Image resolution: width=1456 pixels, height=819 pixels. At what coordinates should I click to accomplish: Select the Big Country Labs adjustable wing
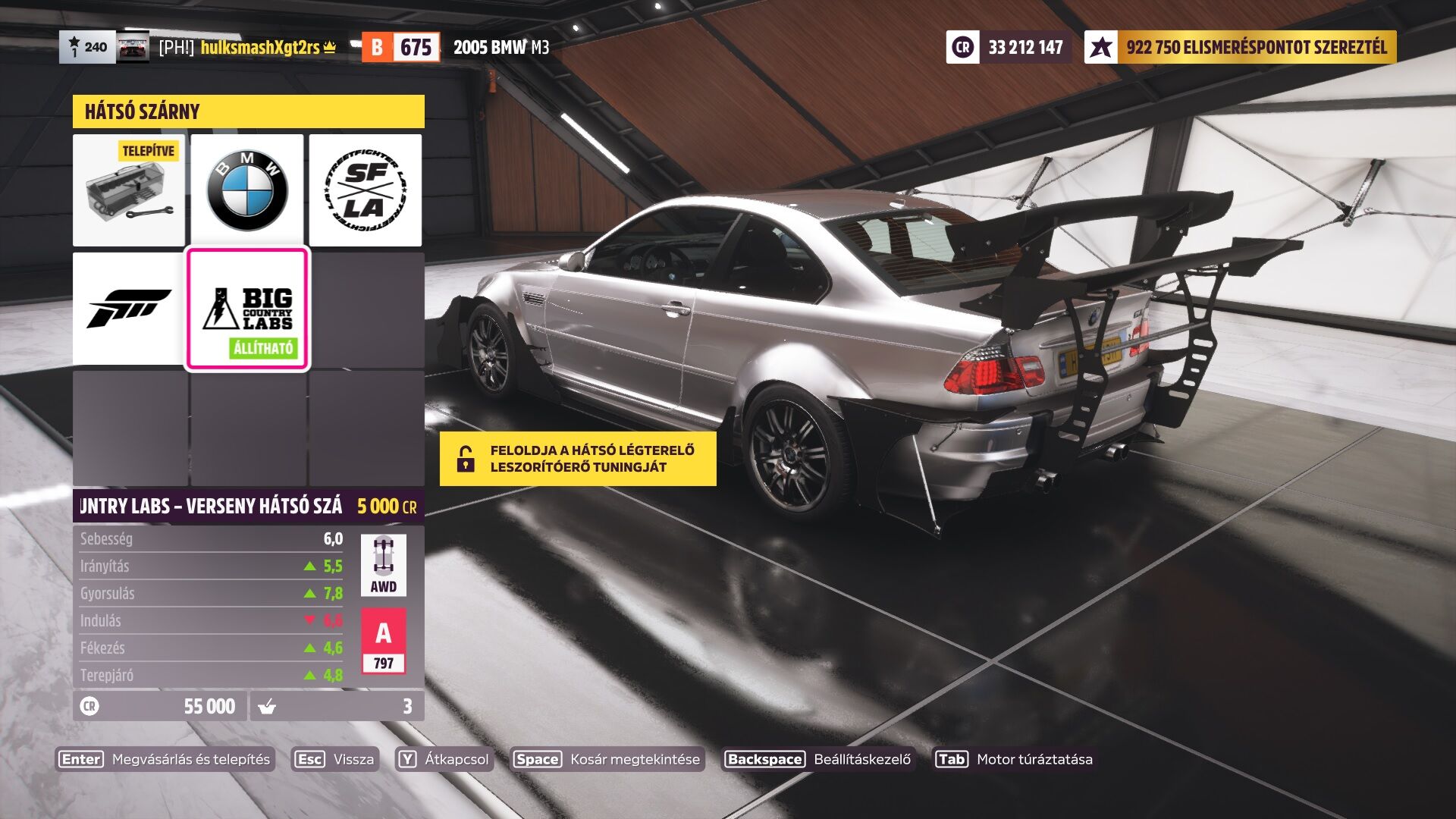pos(247,309)
